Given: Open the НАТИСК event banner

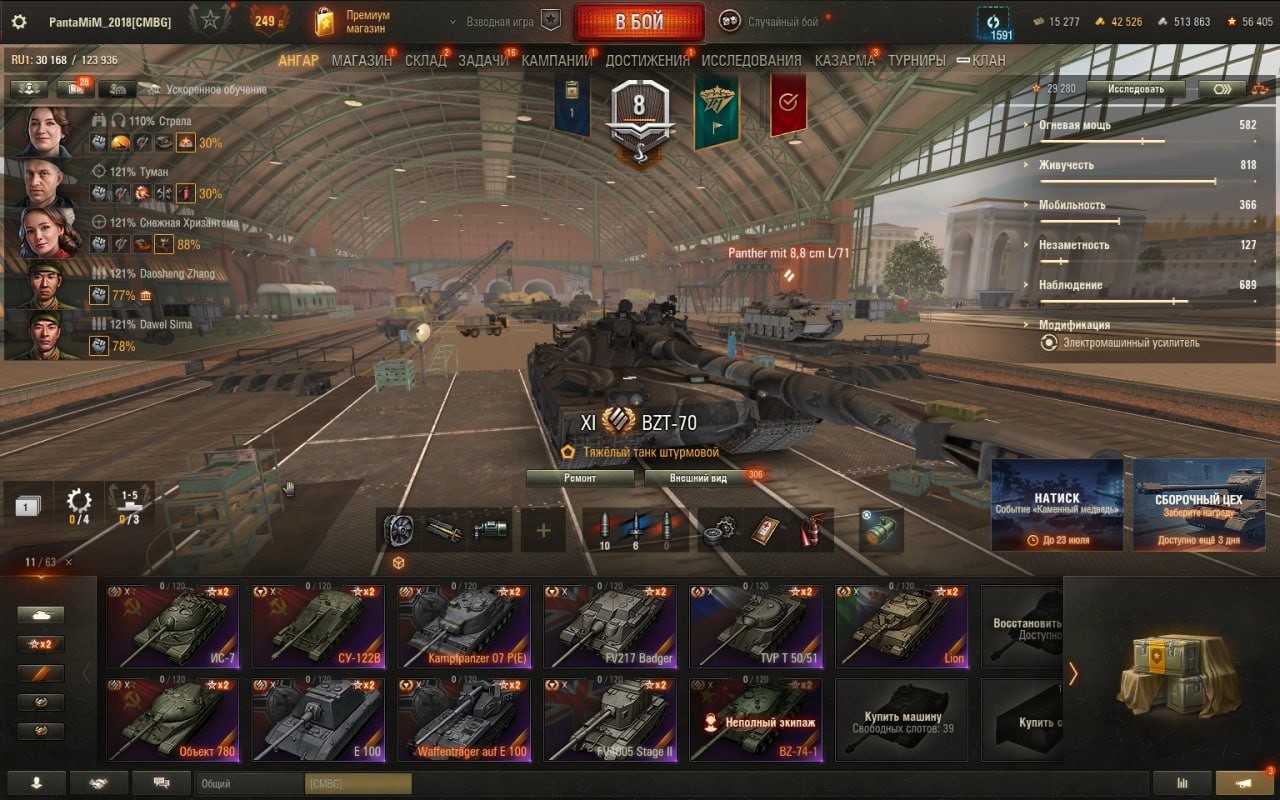Looking at the screenshot, I should [x=1056, y=505].
